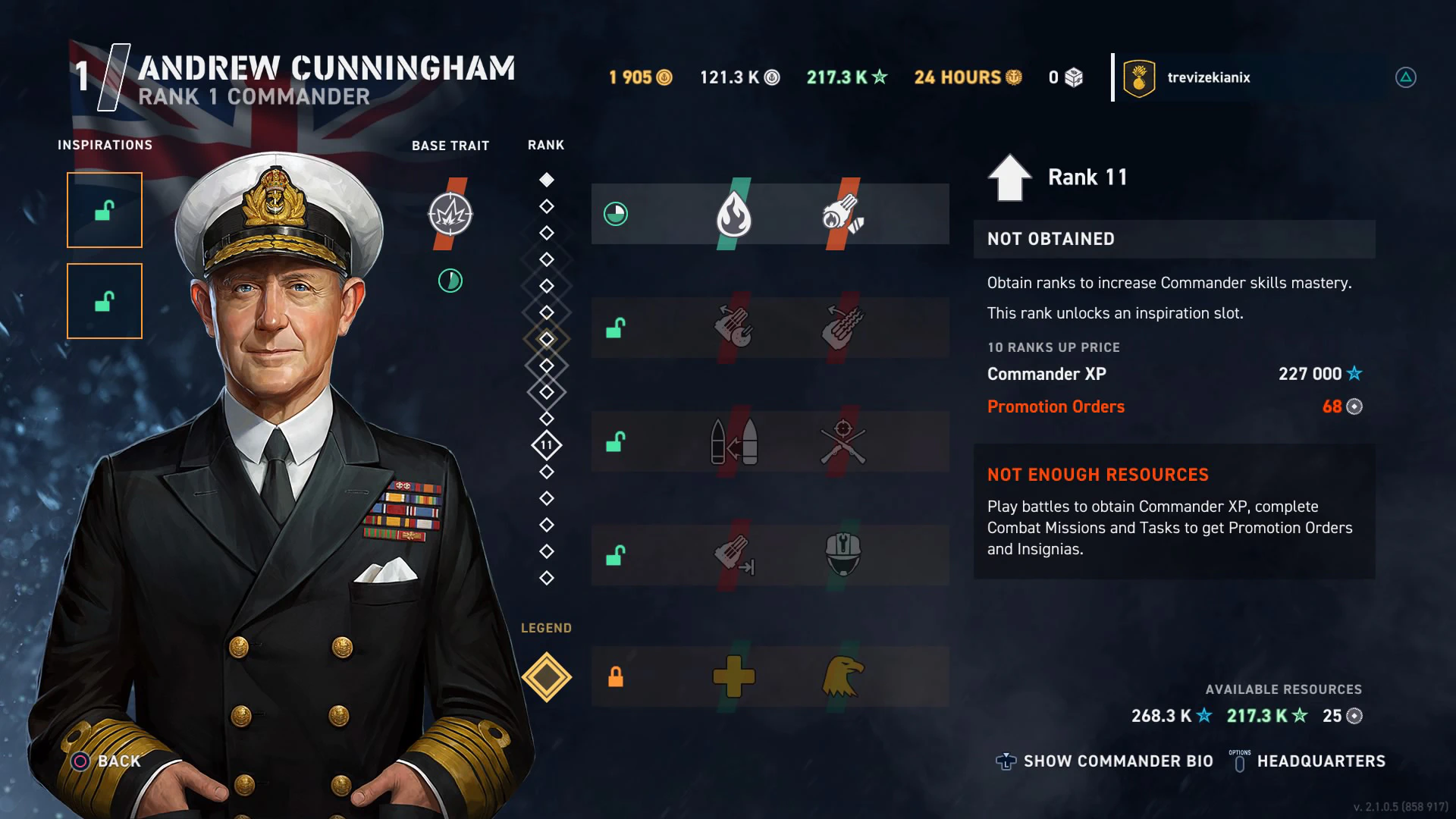Go back with the Back button
Image resolution: width=1456 pixels, height=819 pixels.
pos(107,761)
